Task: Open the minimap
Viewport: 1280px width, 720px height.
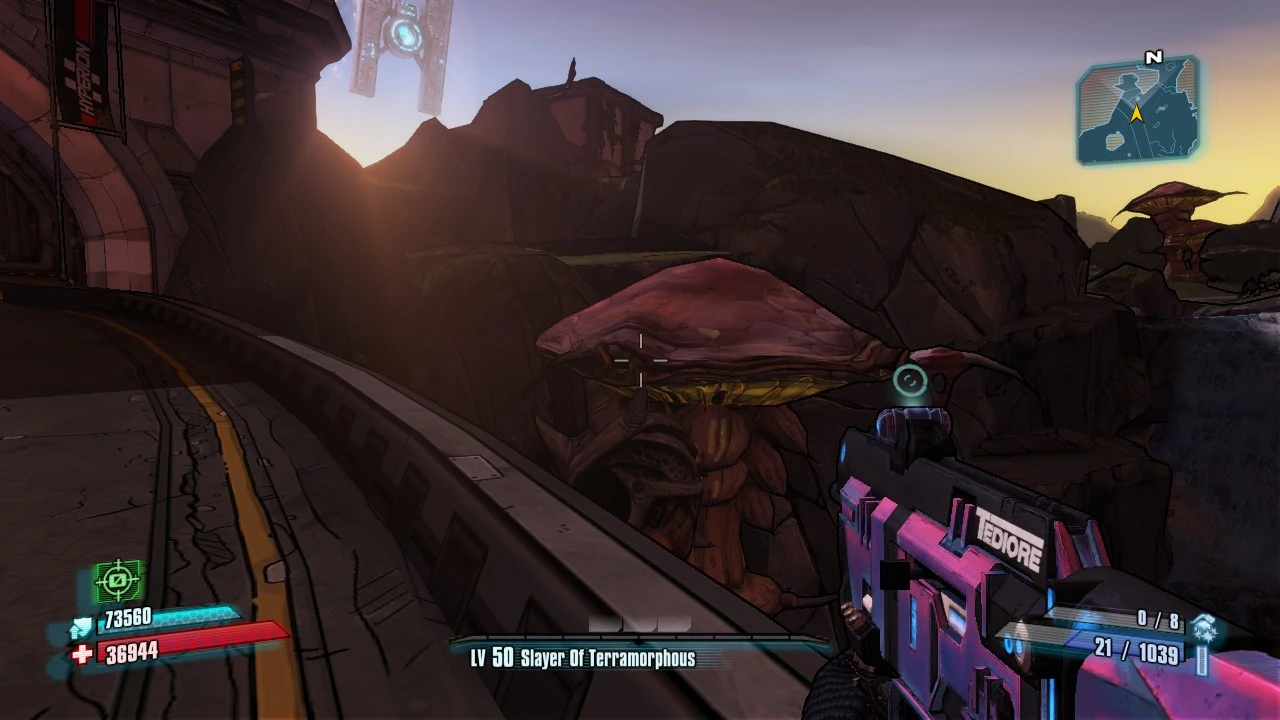Action: tap(1137, 112)
